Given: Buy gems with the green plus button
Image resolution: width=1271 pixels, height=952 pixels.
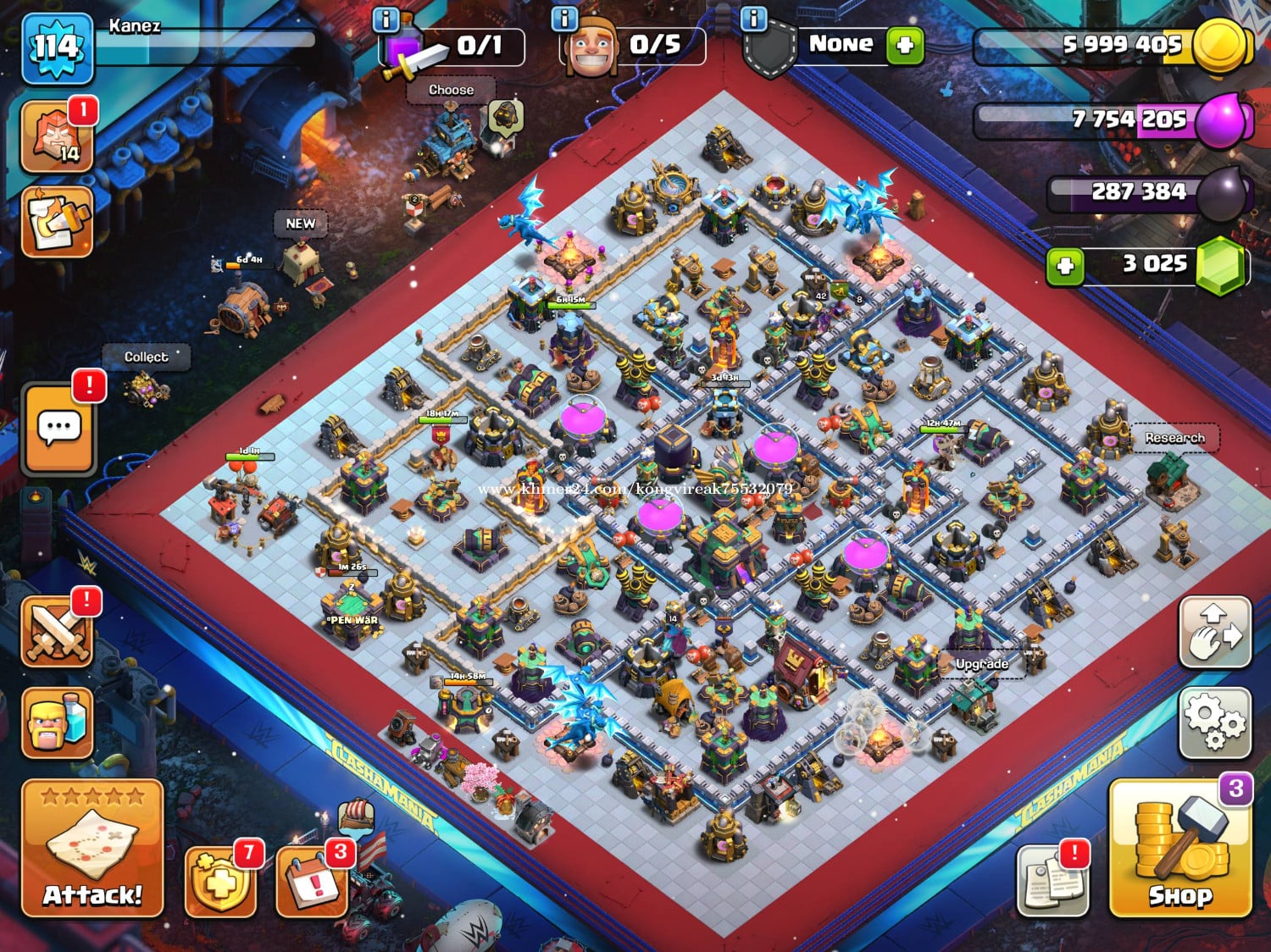Looking at the screenshot, I should 1065,266.
